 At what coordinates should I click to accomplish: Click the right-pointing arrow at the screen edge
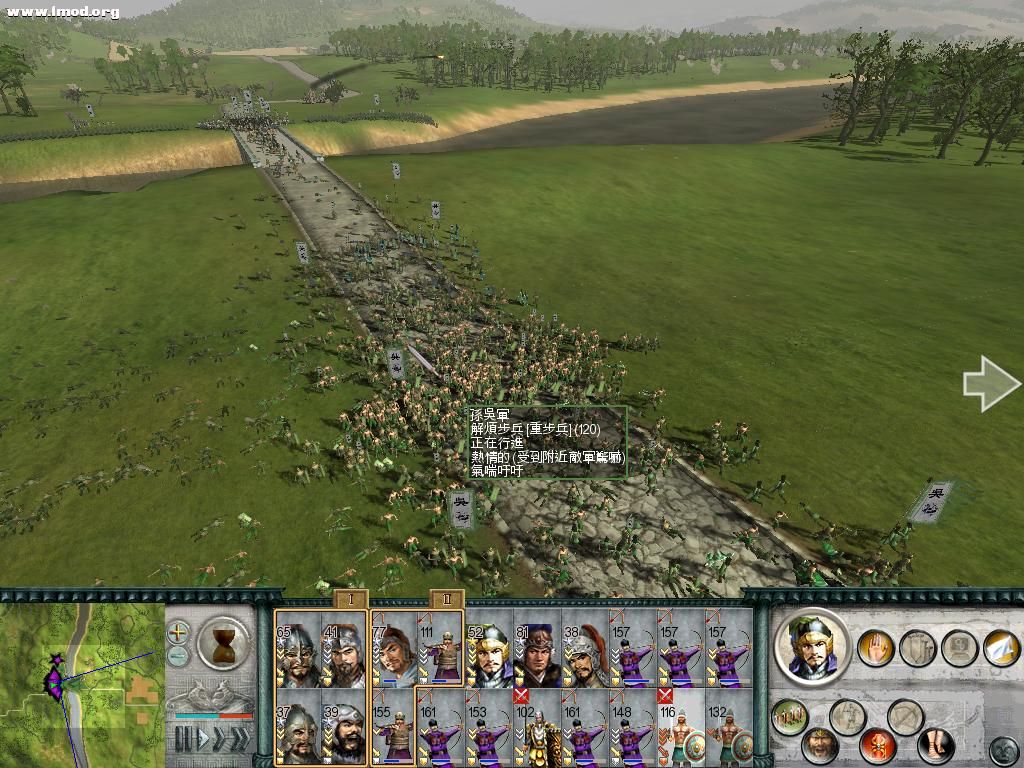coord(990,383)
